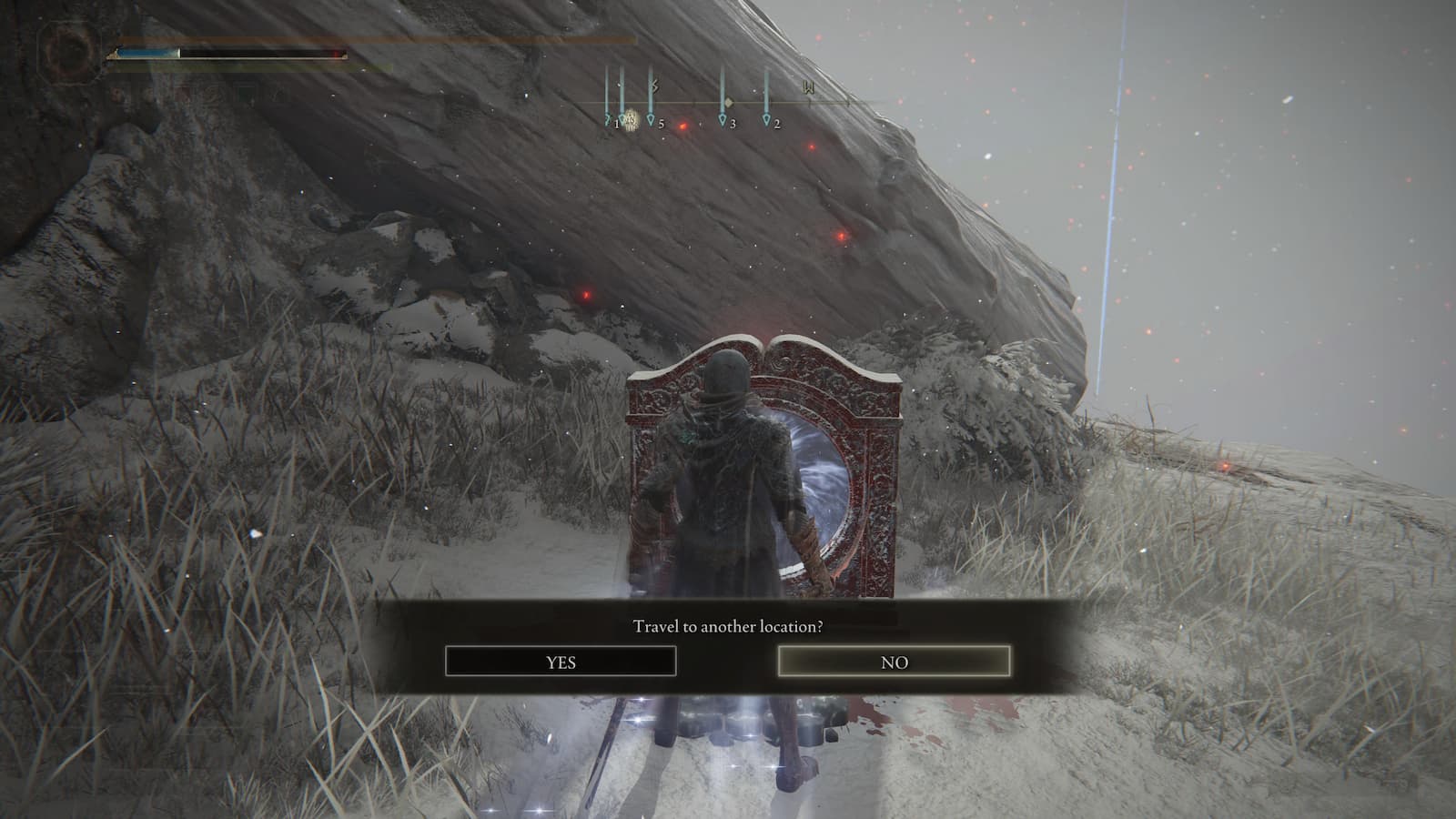Decline travel by selecting NO
This screenshot has height=819, width=1456.
[894, 662]
